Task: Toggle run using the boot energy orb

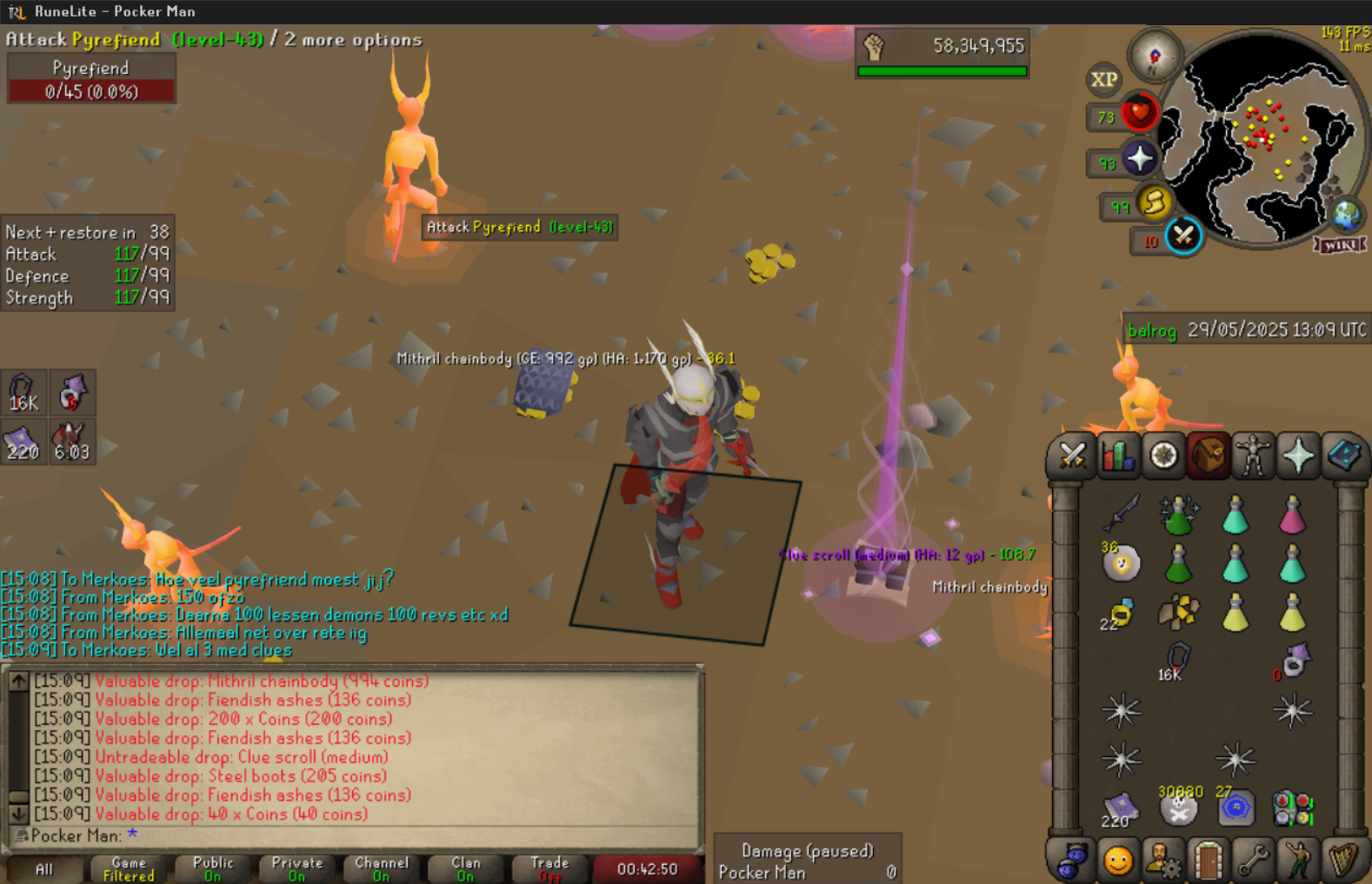Action: pyautogui.click(x=1155, y=203)
